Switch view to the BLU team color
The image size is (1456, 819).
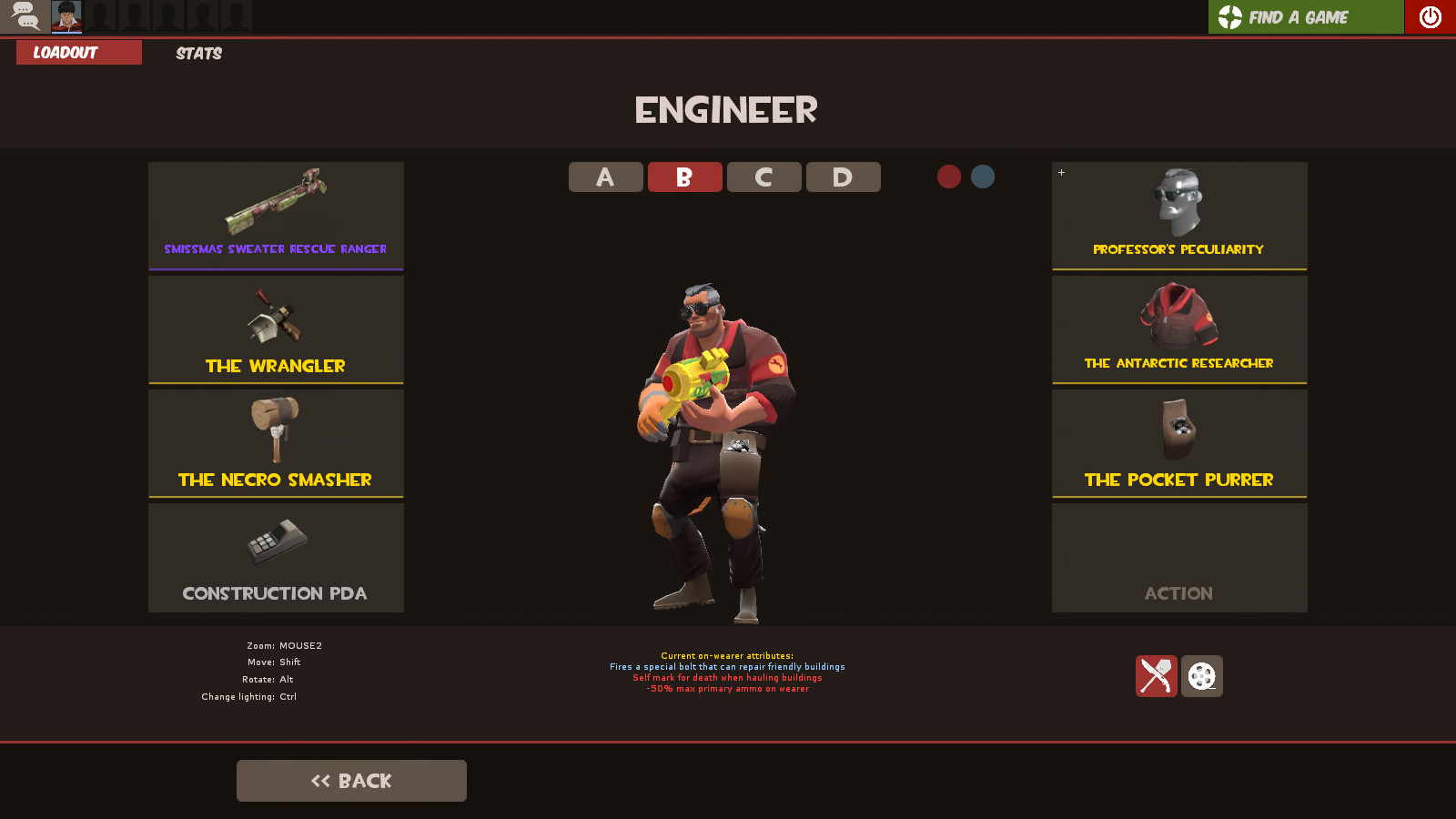tap(982, 177)
